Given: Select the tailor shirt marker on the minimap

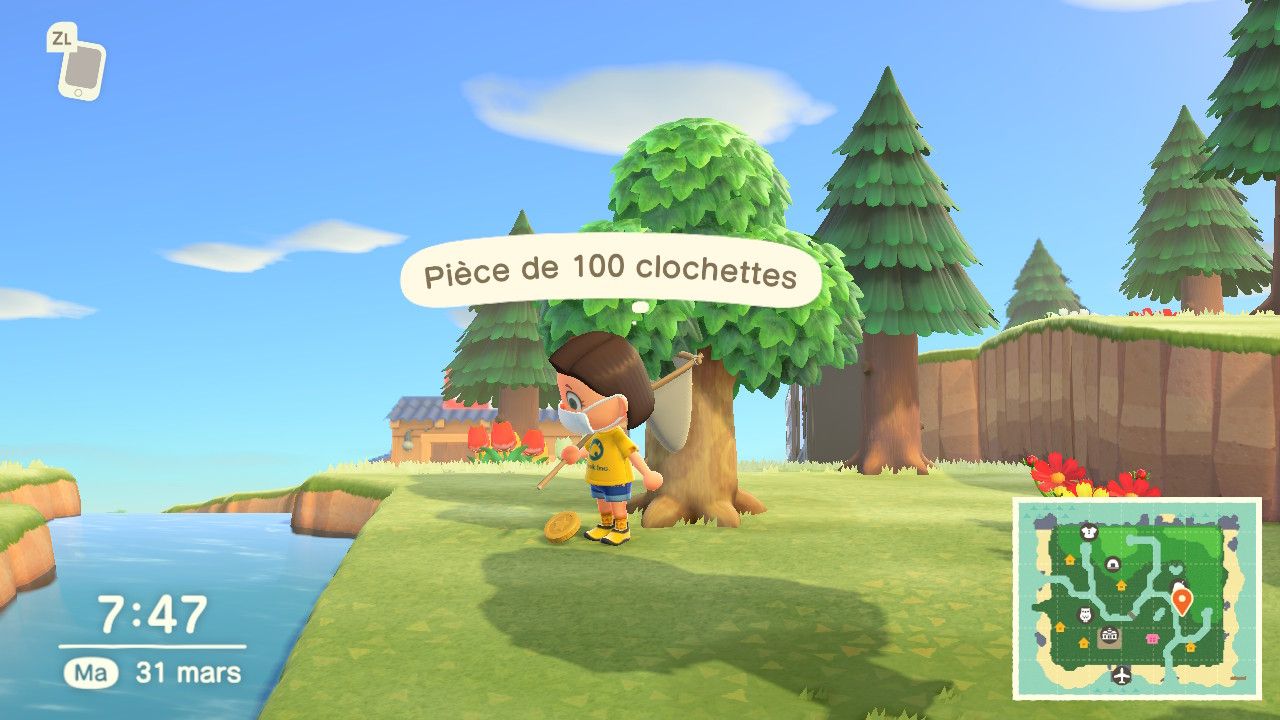Looking at the screenshot, I should [x=1089, y=532].
